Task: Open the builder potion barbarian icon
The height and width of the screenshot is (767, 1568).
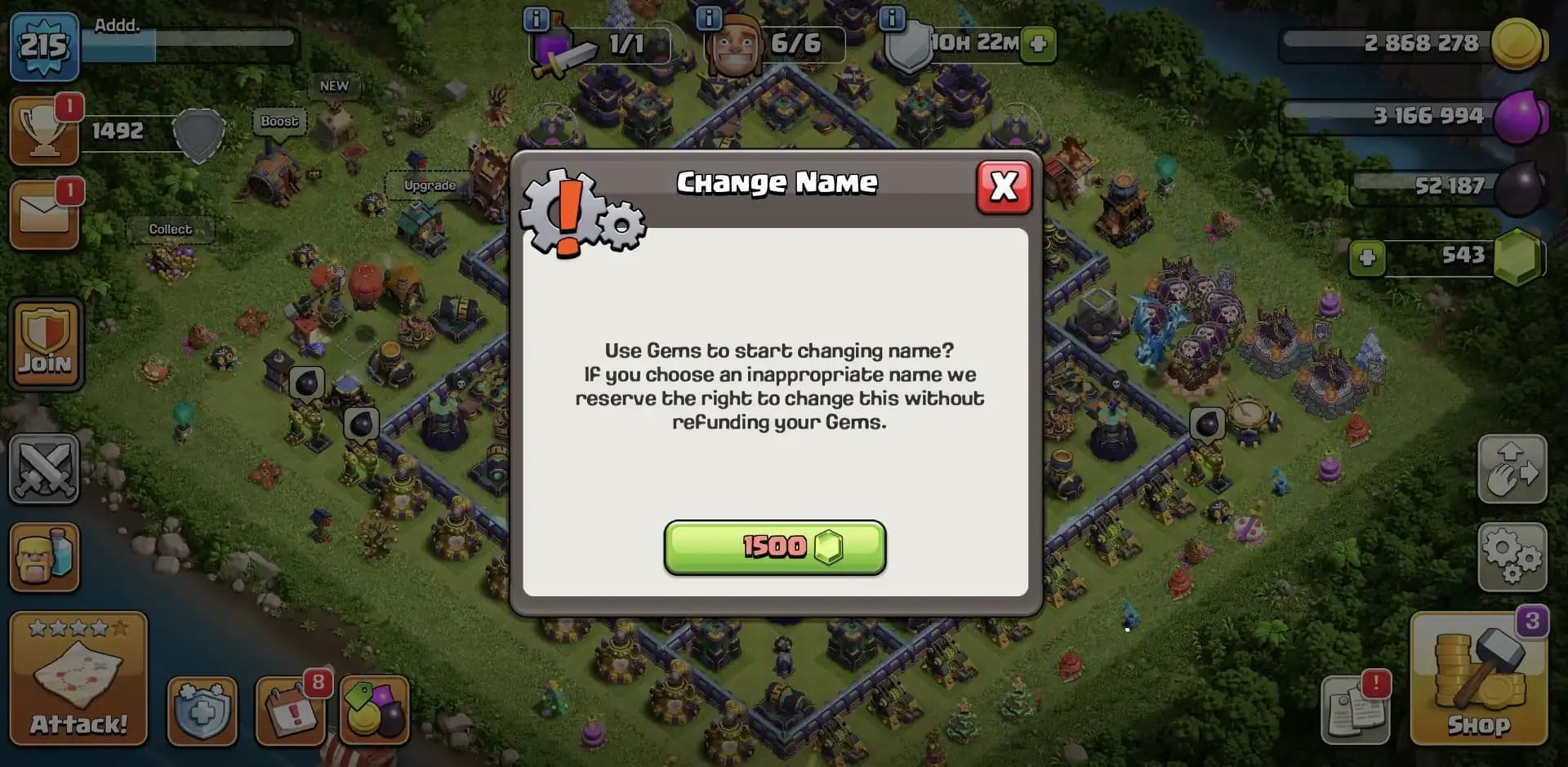Action: click(43, 558)
